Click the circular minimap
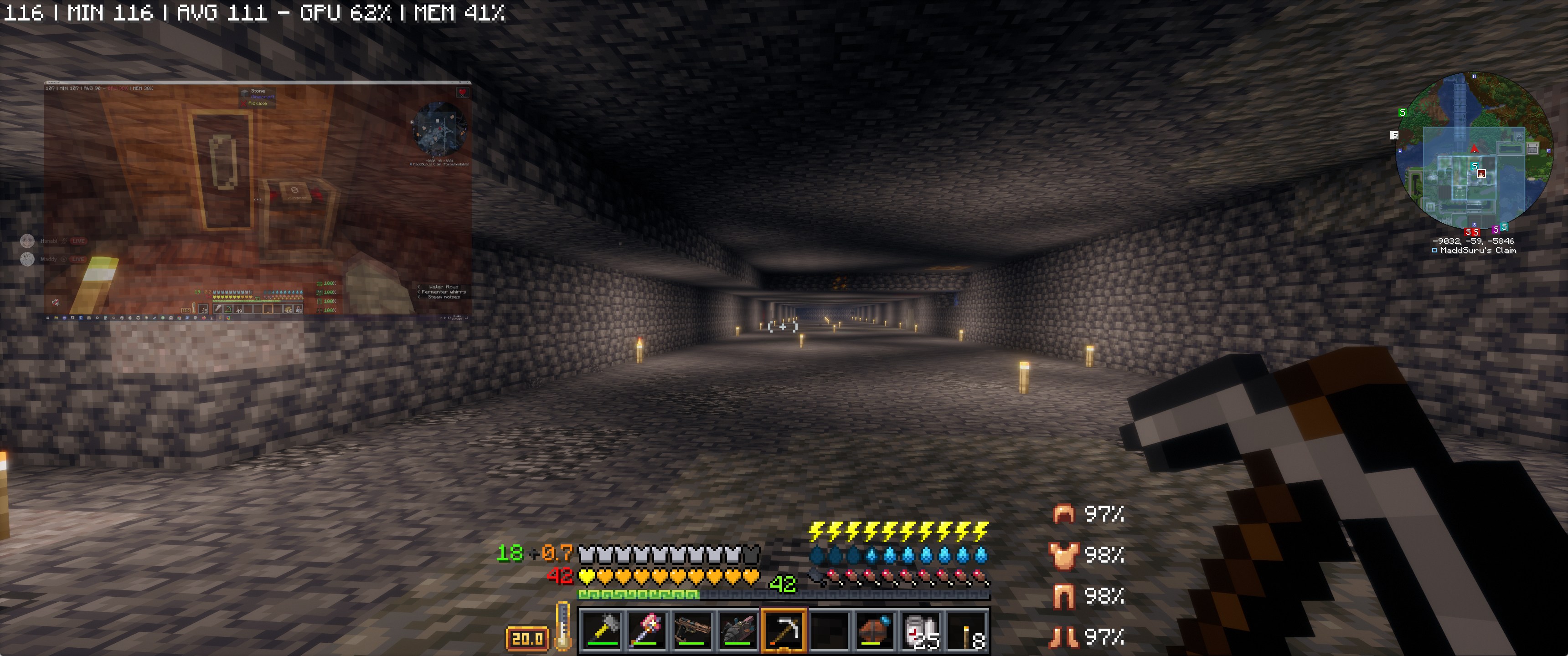The width and height of the screenshot is (1568, 656). pos(1473,151)
